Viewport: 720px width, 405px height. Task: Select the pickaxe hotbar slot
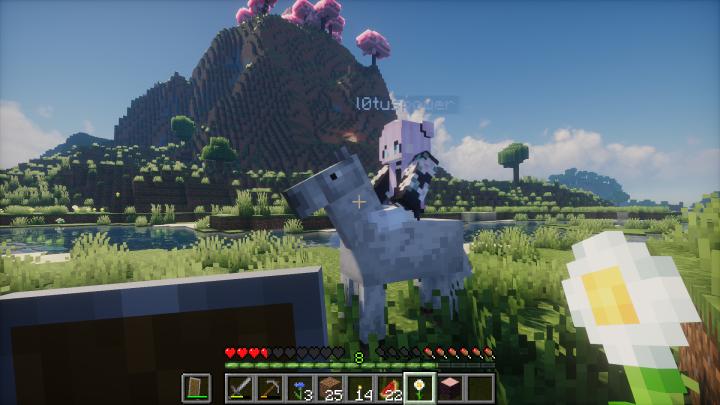269,388
